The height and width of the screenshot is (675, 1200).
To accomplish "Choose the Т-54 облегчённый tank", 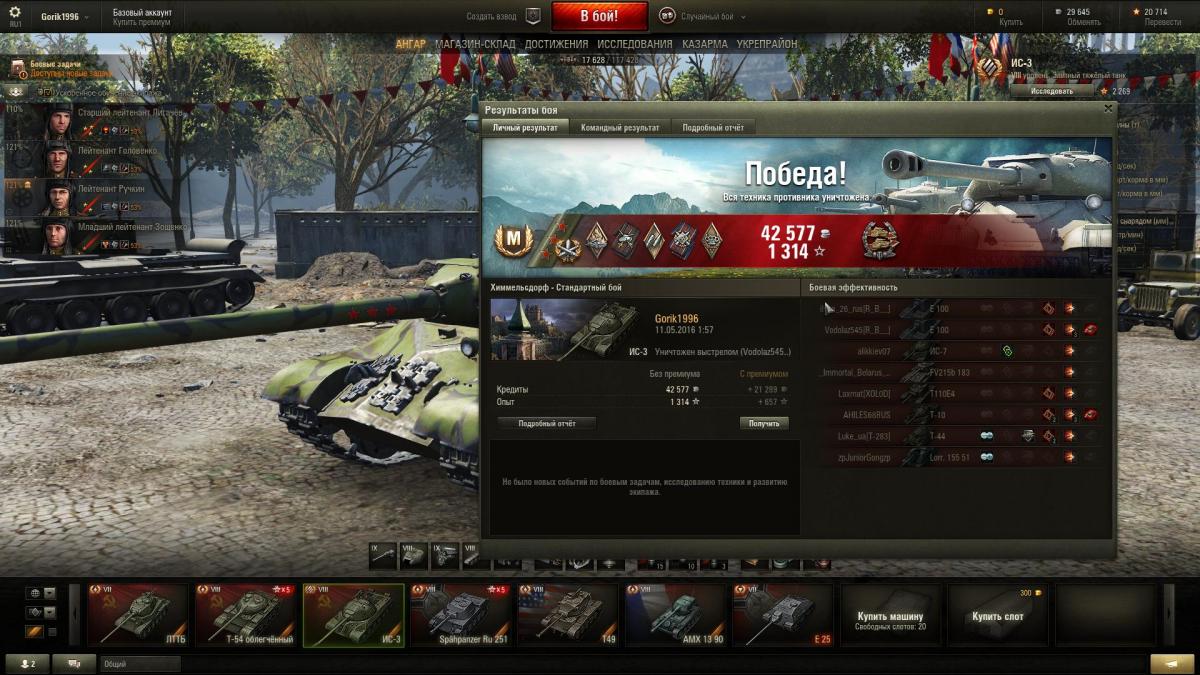I will point(246,615).
